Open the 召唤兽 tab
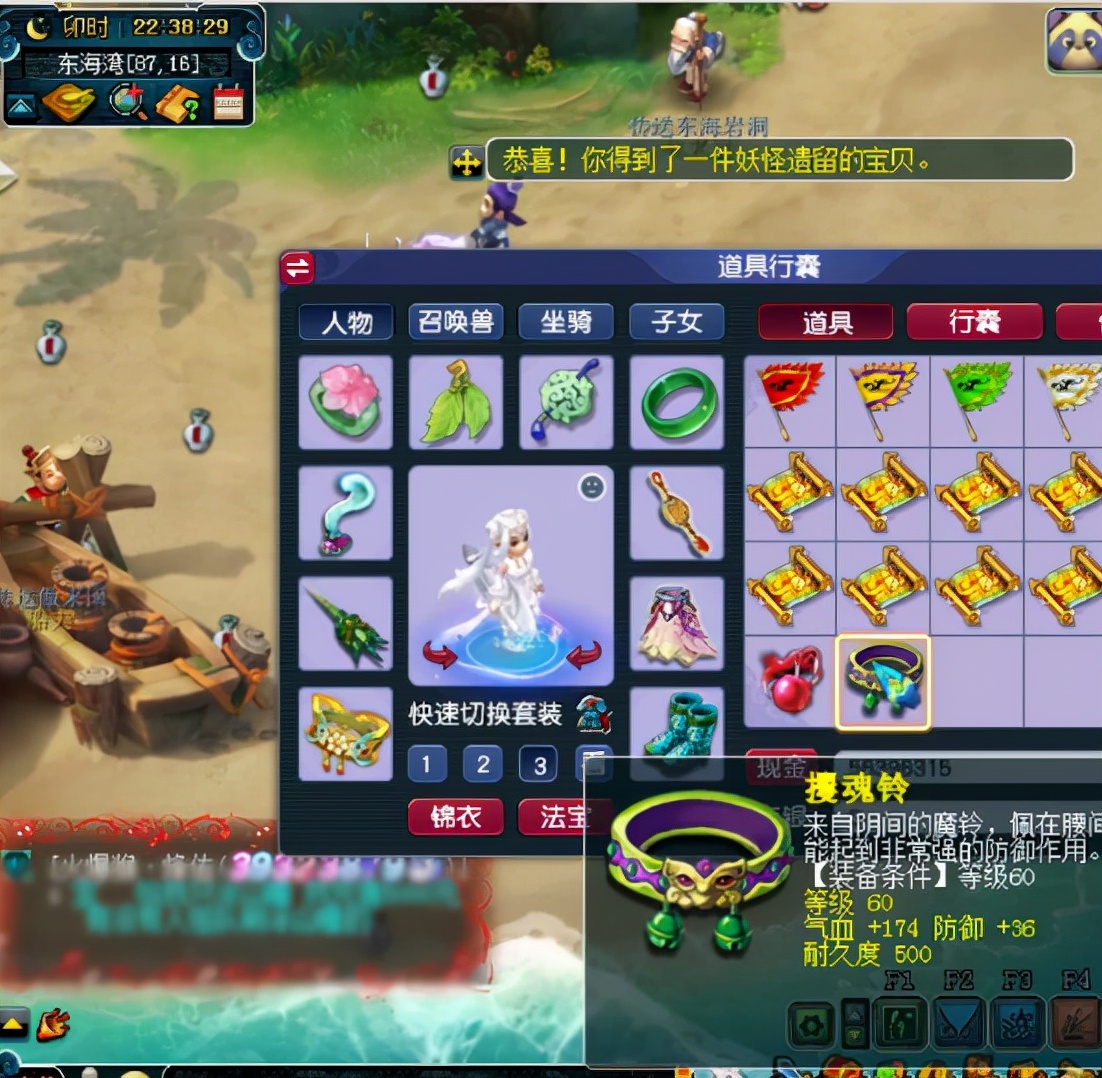Image resolution: width=1102 pixels, height=1078 pixels. pos(455,322)
